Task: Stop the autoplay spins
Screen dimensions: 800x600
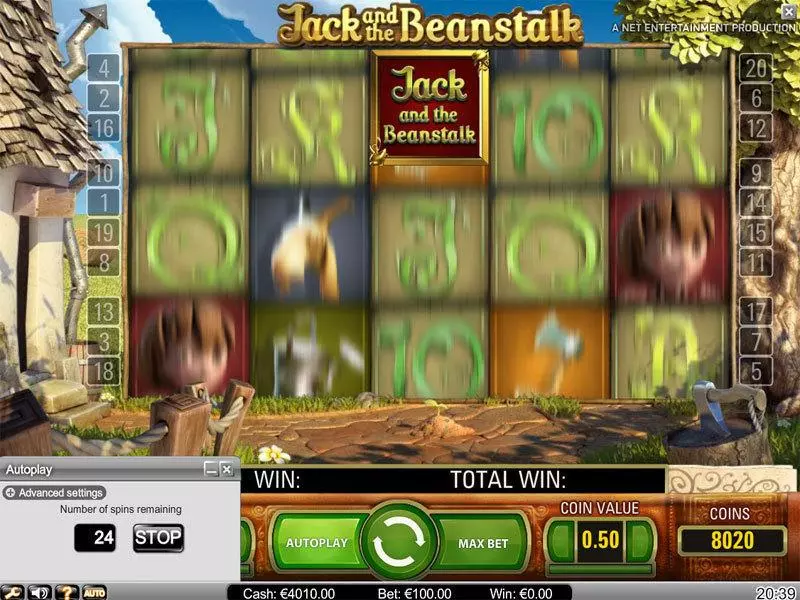Action: [158, 537]
